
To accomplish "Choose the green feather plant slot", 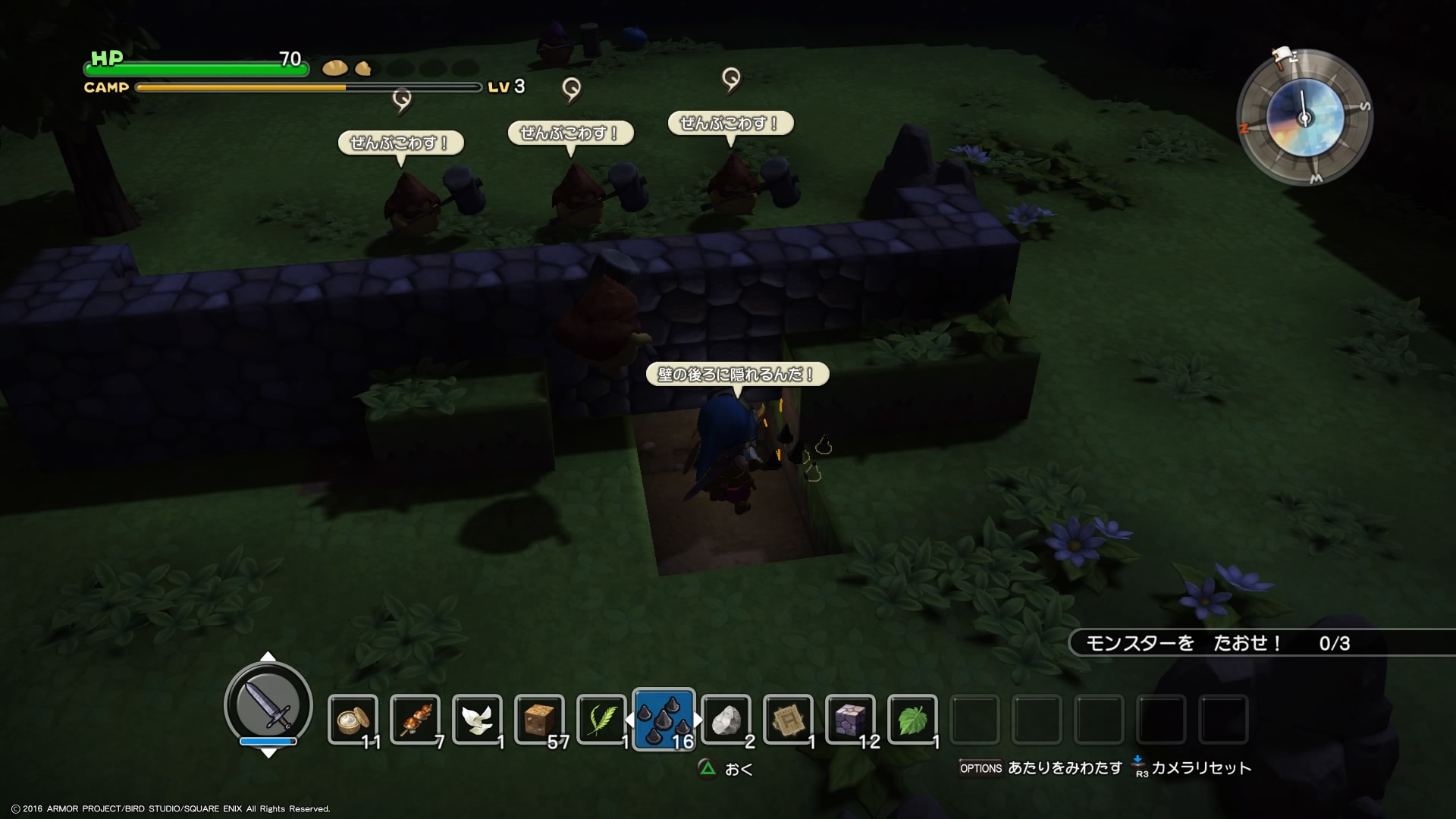I will click(601, 719).
